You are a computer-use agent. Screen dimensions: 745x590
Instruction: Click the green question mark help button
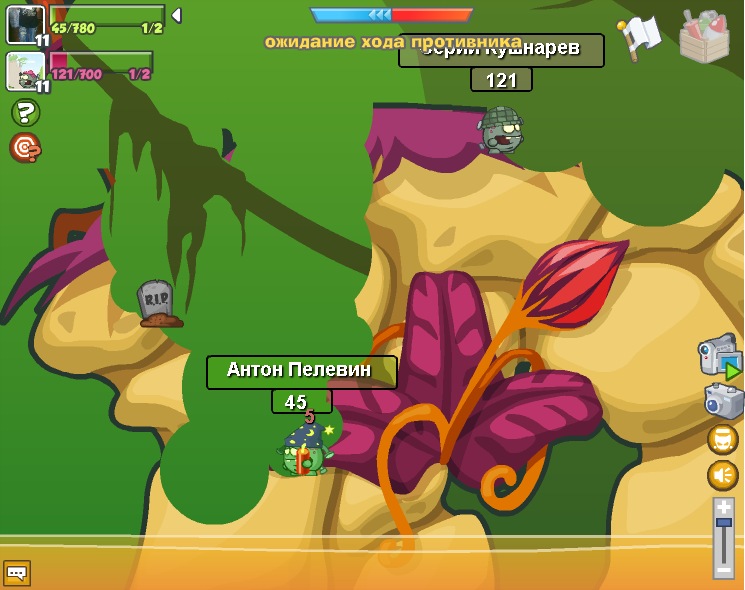pyautogui.click(x=25, y=112)
